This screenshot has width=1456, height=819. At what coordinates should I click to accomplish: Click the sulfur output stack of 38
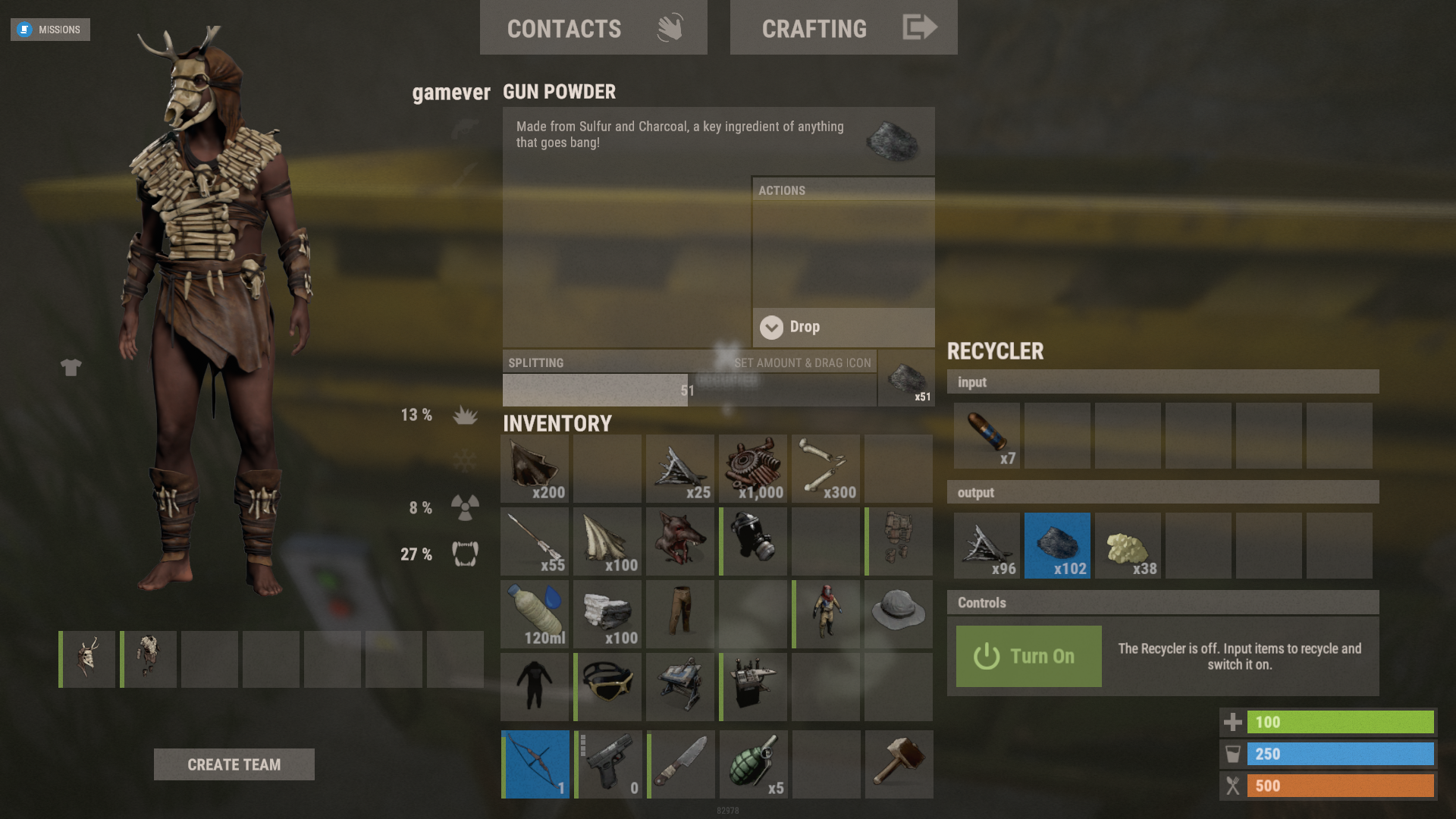click(1128, 545)
